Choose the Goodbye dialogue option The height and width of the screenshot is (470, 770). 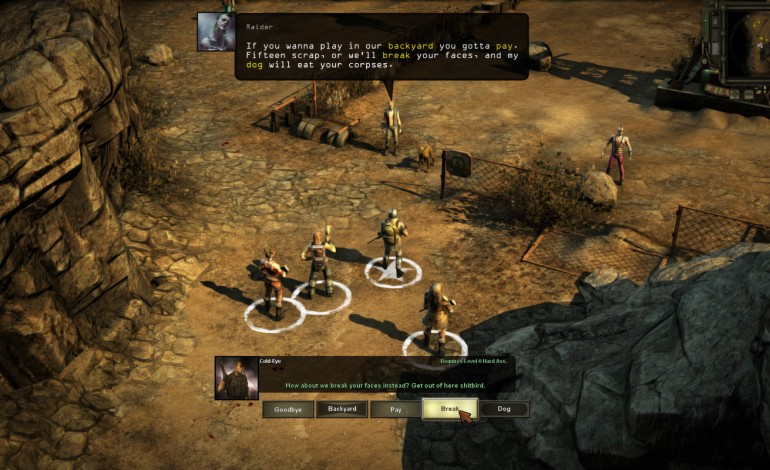[x=288, y=409]
